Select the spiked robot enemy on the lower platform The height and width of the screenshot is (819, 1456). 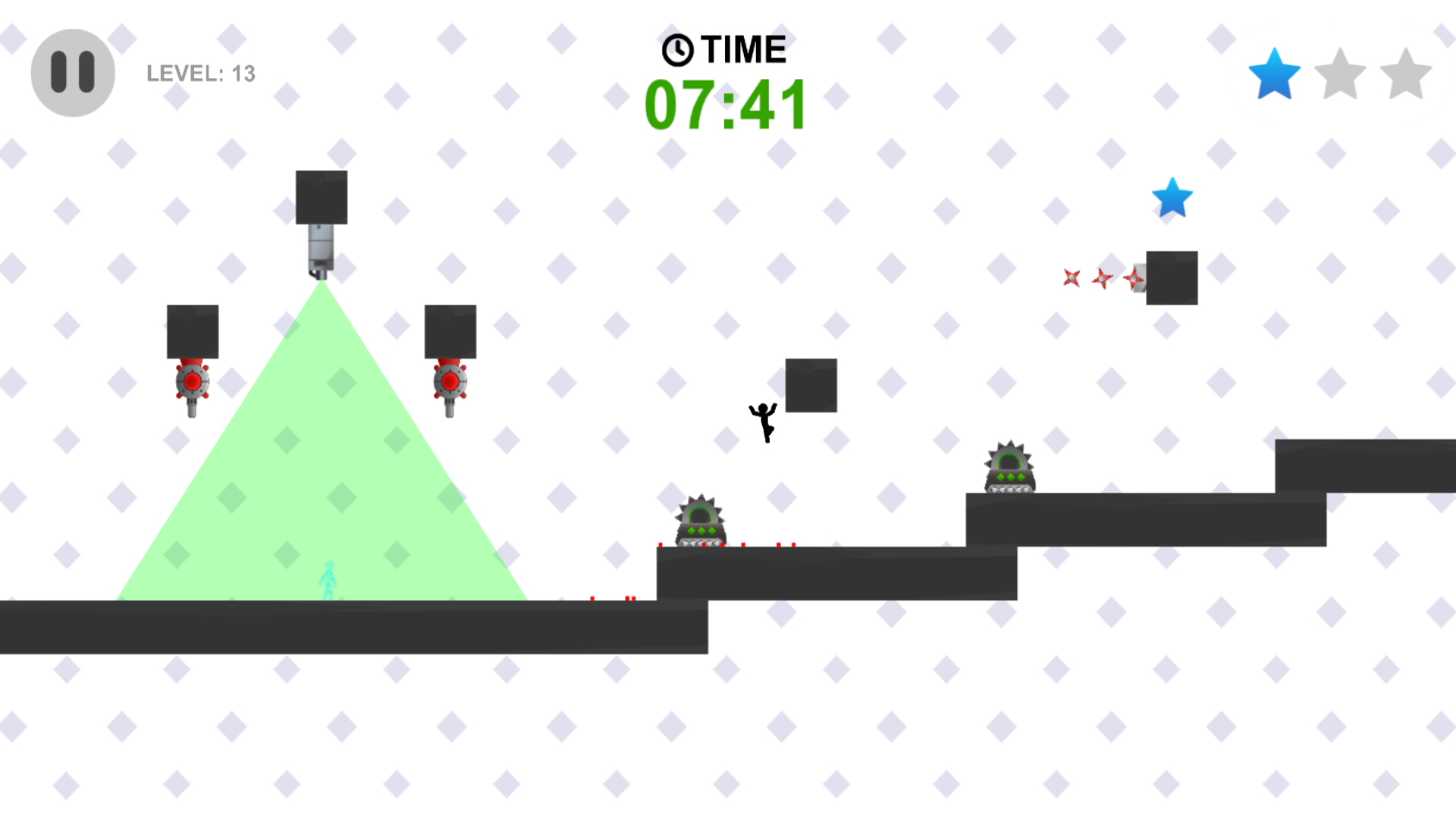click(x=698, y=522)
